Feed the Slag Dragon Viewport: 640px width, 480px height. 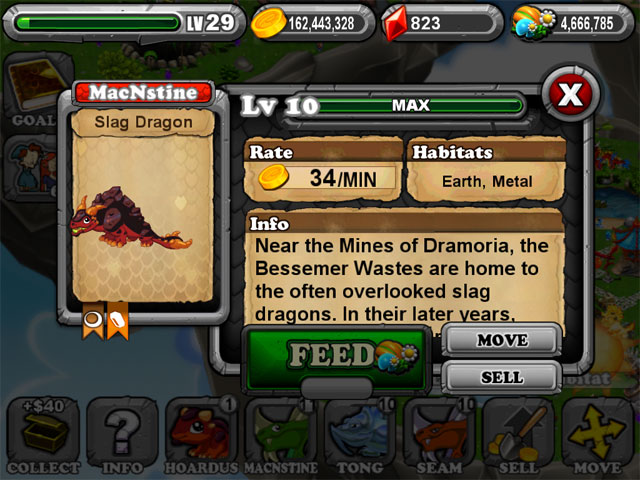pyautogui.click(x=334, y=355)
